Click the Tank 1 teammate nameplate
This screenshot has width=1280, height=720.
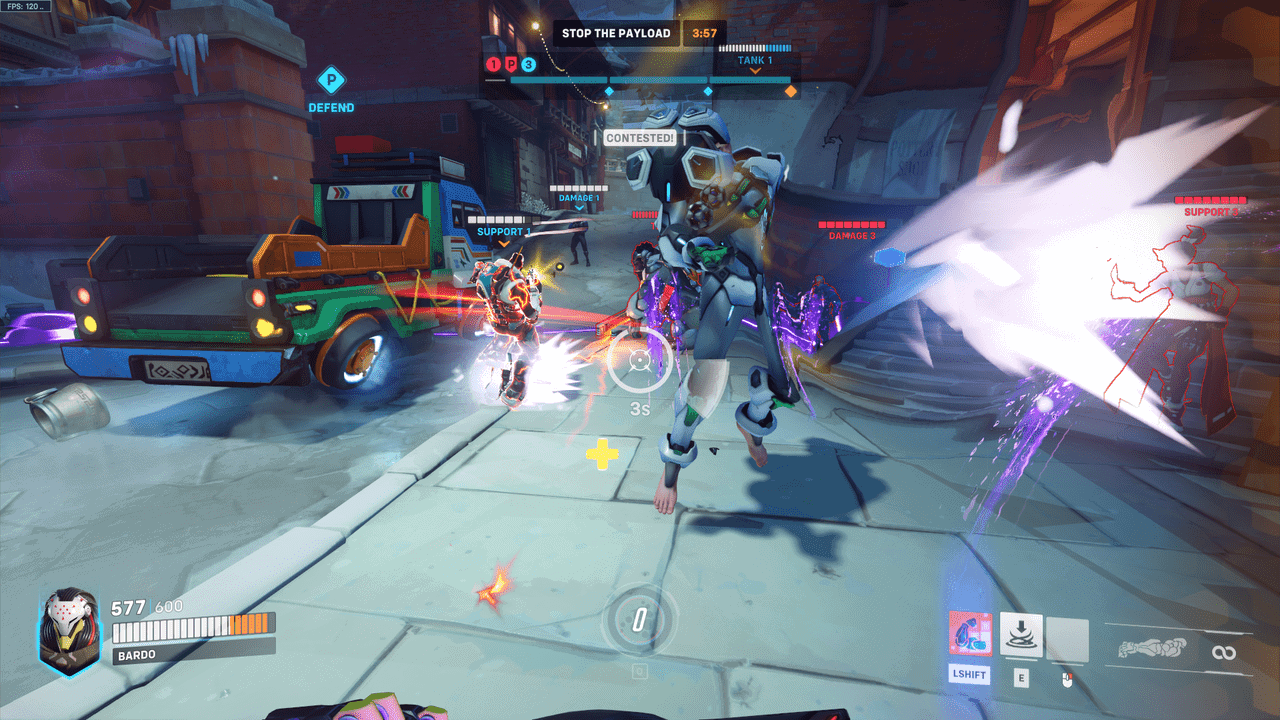tap(755, 60)
